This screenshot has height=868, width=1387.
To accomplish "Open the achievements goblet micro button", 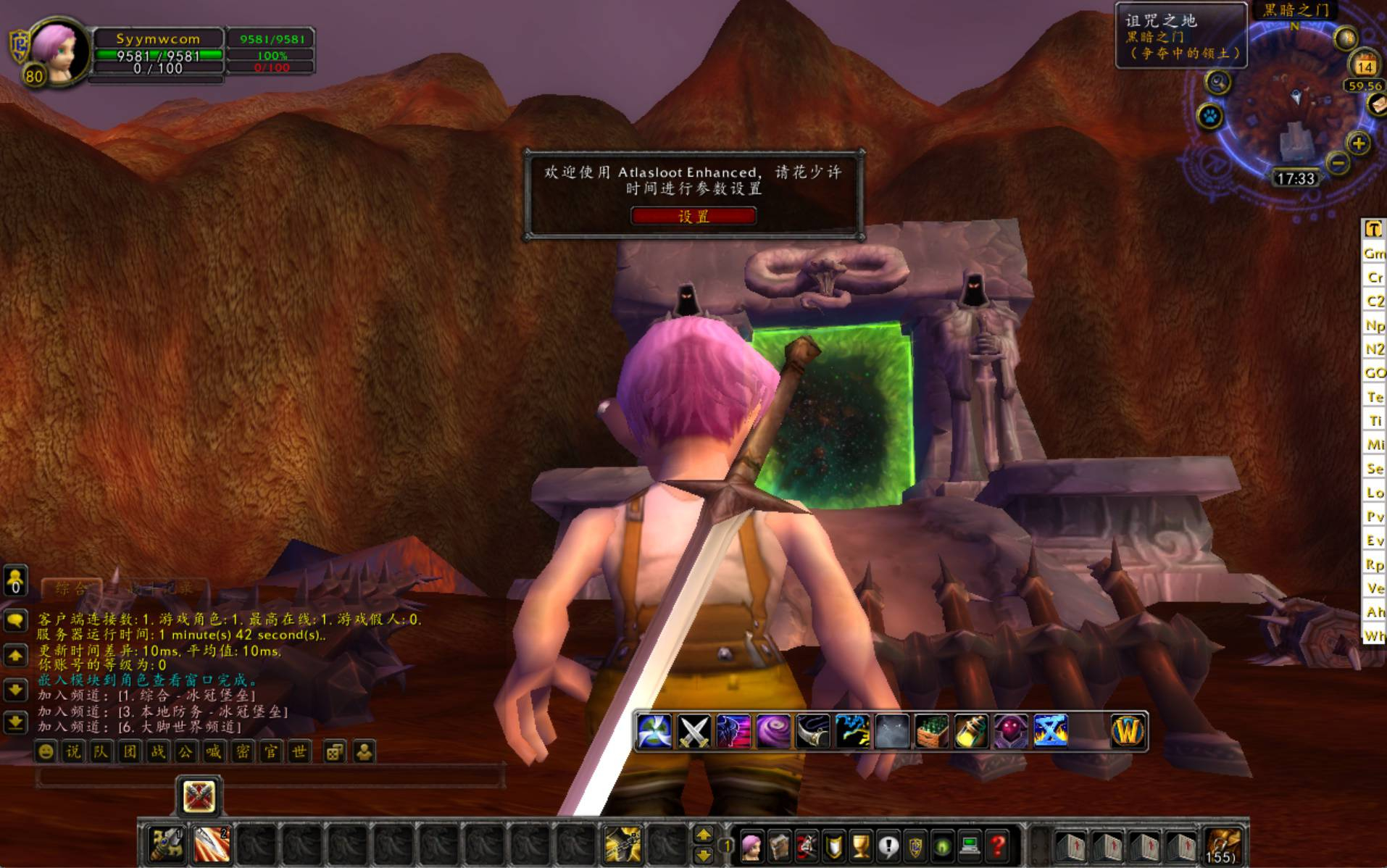I will [x=860, y=846].
